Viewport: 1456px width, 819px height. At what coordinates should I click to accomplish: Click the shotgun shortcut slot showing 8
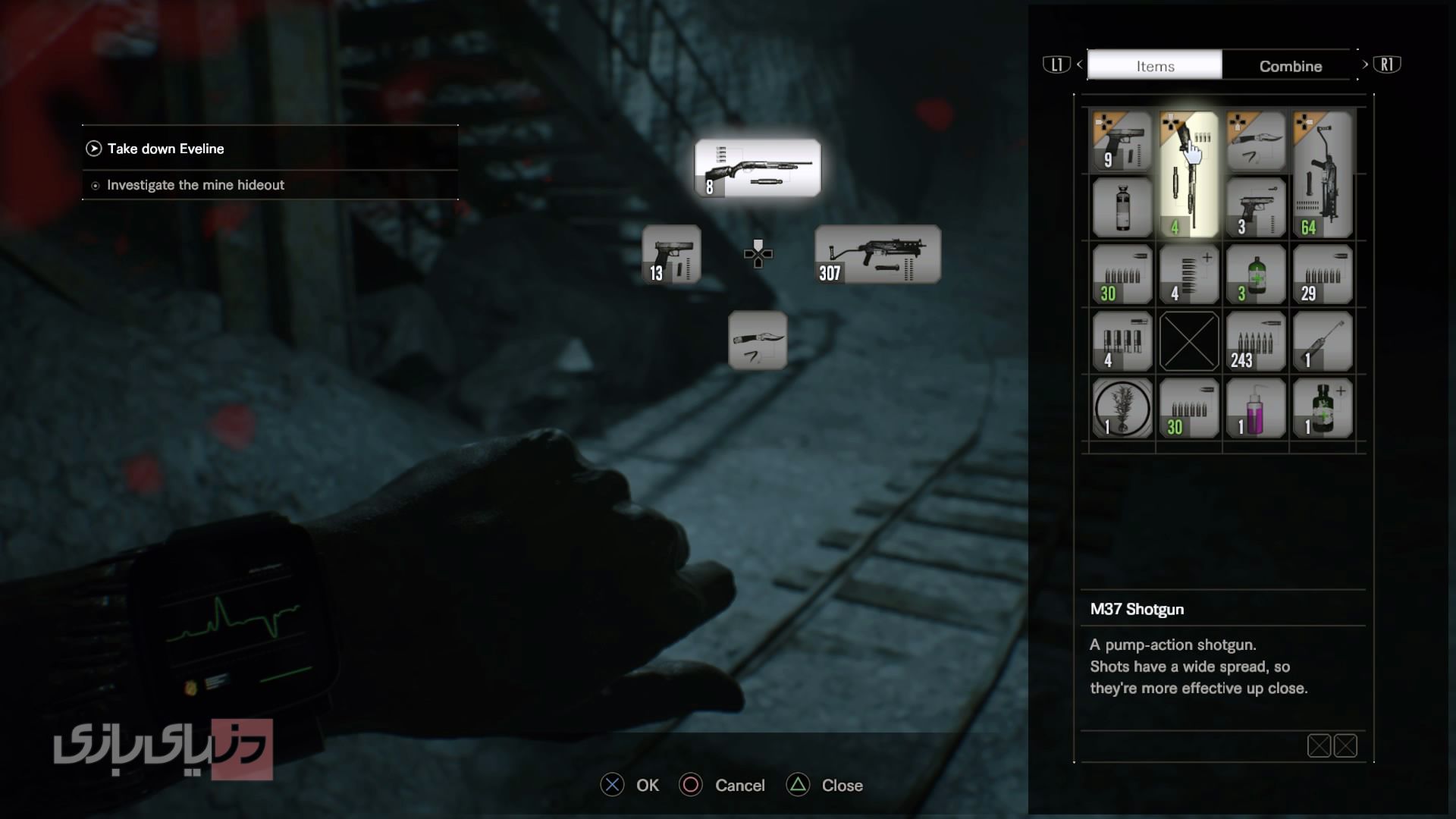(x=758, y=168)
